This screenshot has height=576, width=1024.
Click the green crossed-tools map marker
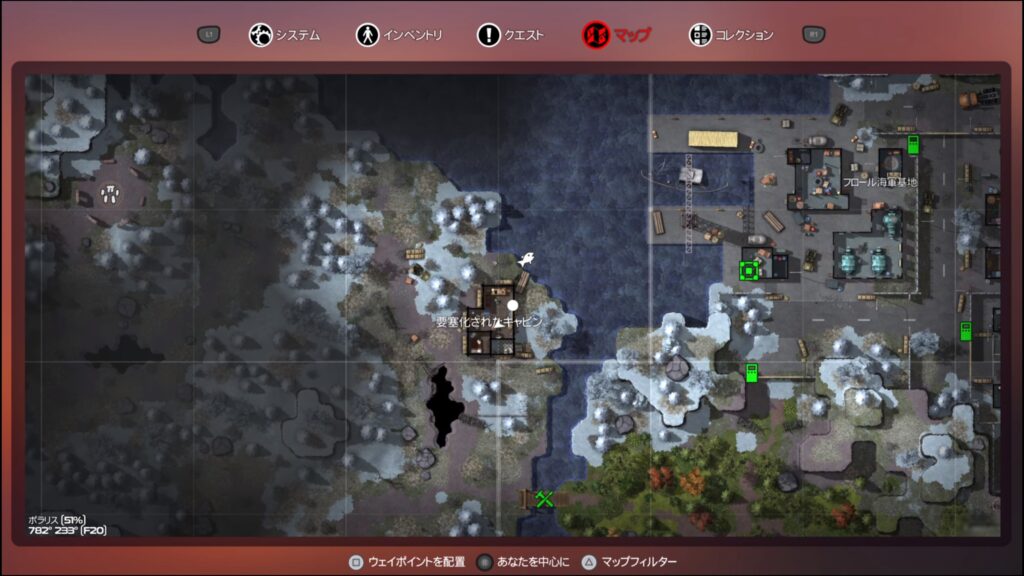click(x=544, y=498)
